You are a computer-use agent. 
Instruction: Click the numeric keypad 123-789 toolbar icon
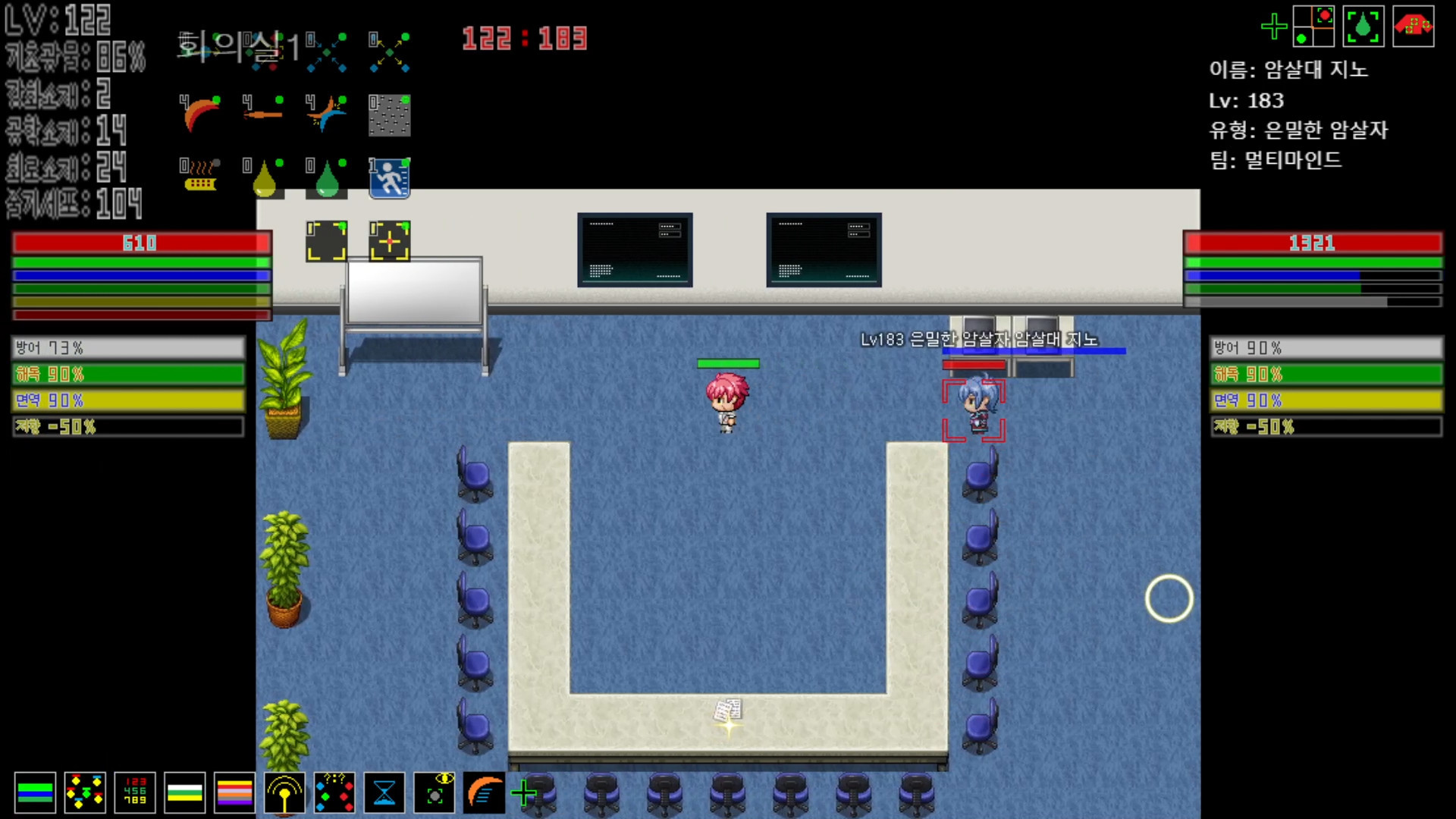(134, 792)
